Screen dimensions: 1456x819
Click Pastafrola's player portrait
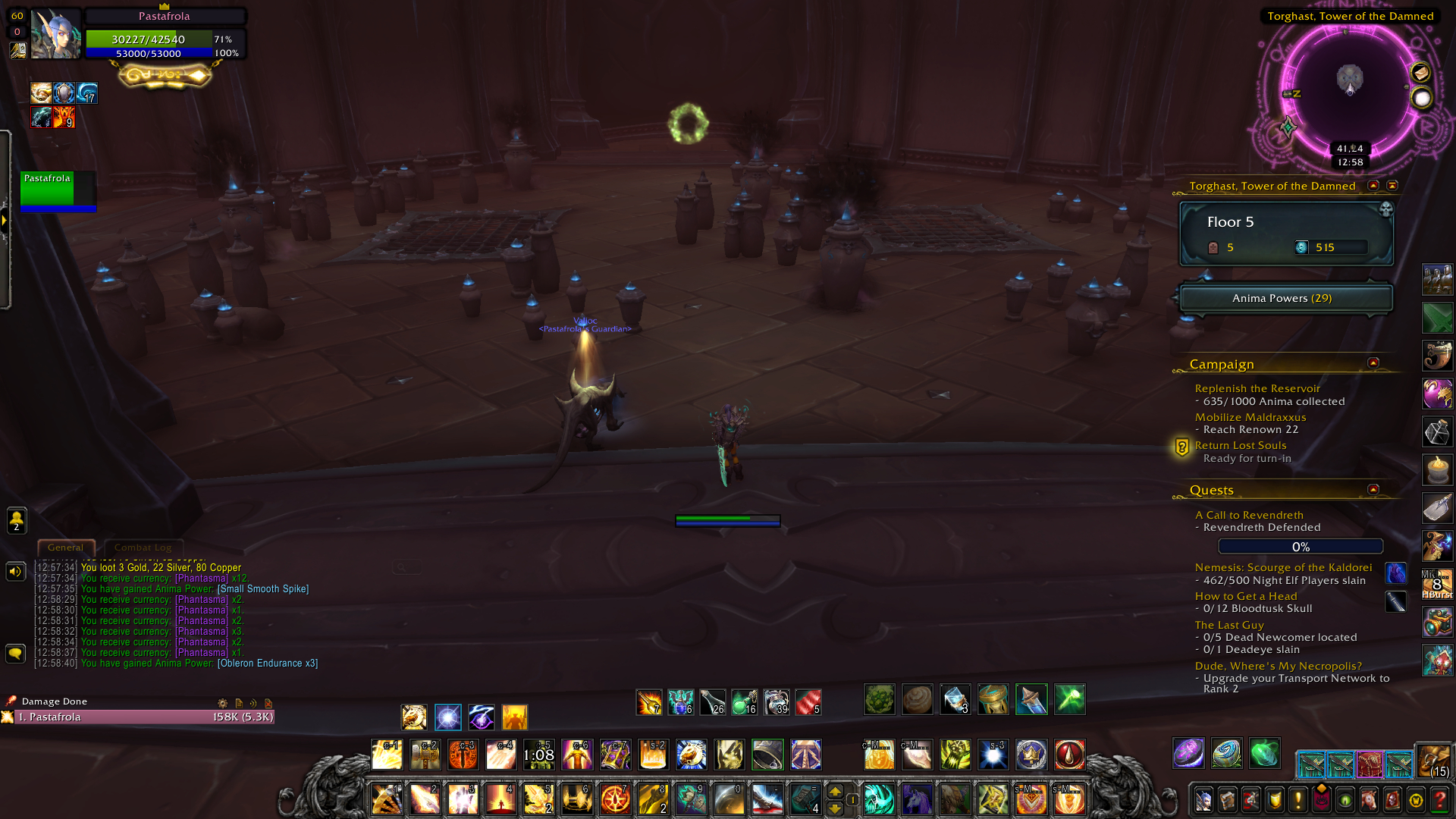(x=56, y=35)
